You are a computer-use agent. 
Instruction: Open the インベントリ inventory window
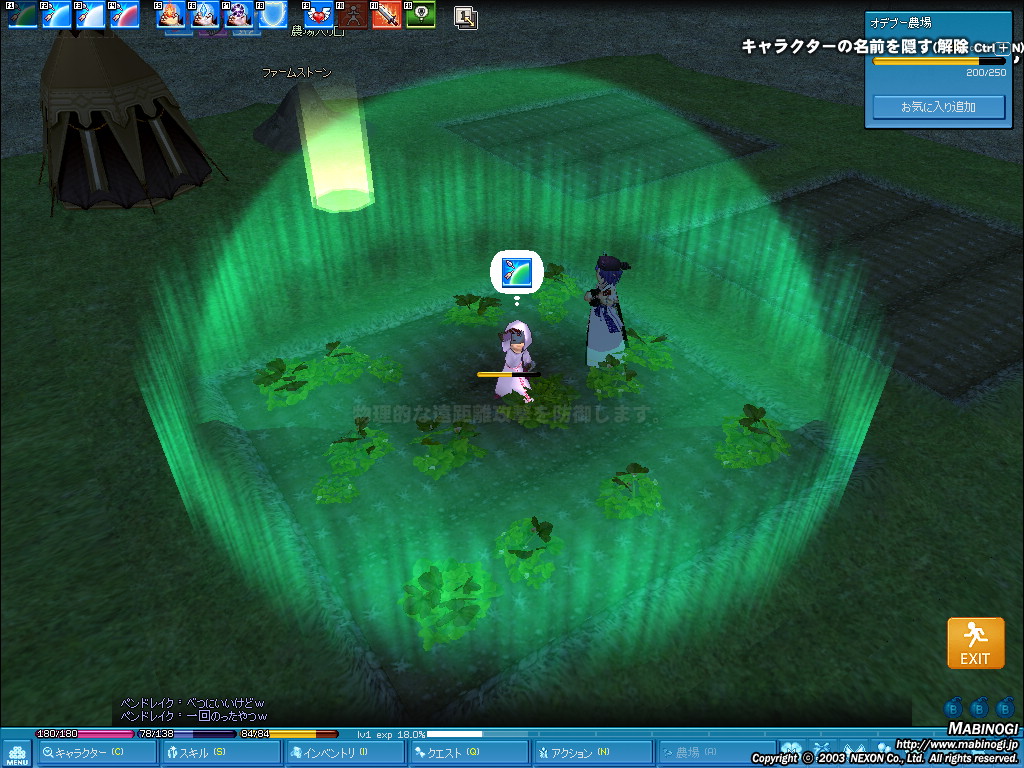click(x=345, y=753)
